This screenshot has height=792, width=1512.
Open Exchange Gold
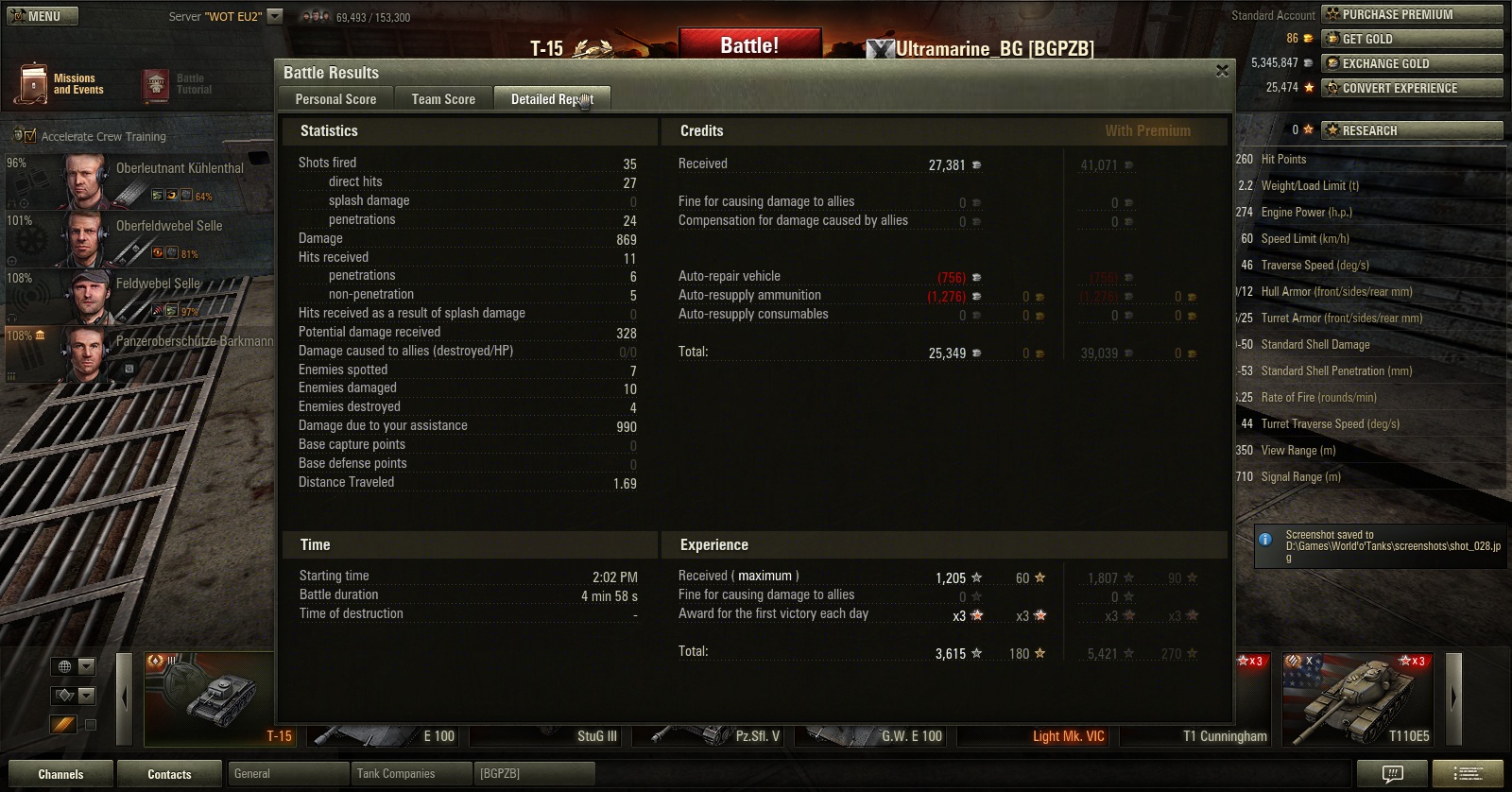click(x=1411, y=63)
